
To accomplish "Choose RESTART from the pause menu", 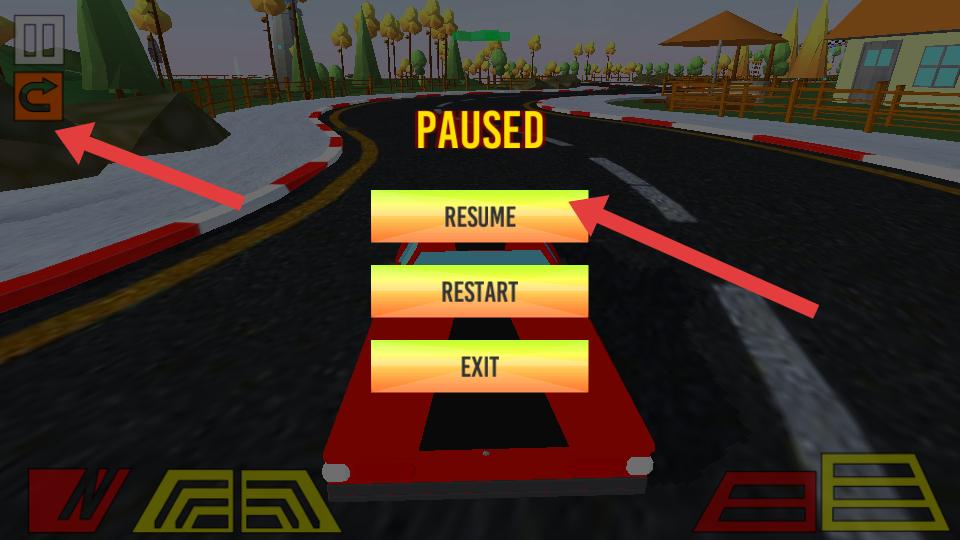I will pos(479,291).
